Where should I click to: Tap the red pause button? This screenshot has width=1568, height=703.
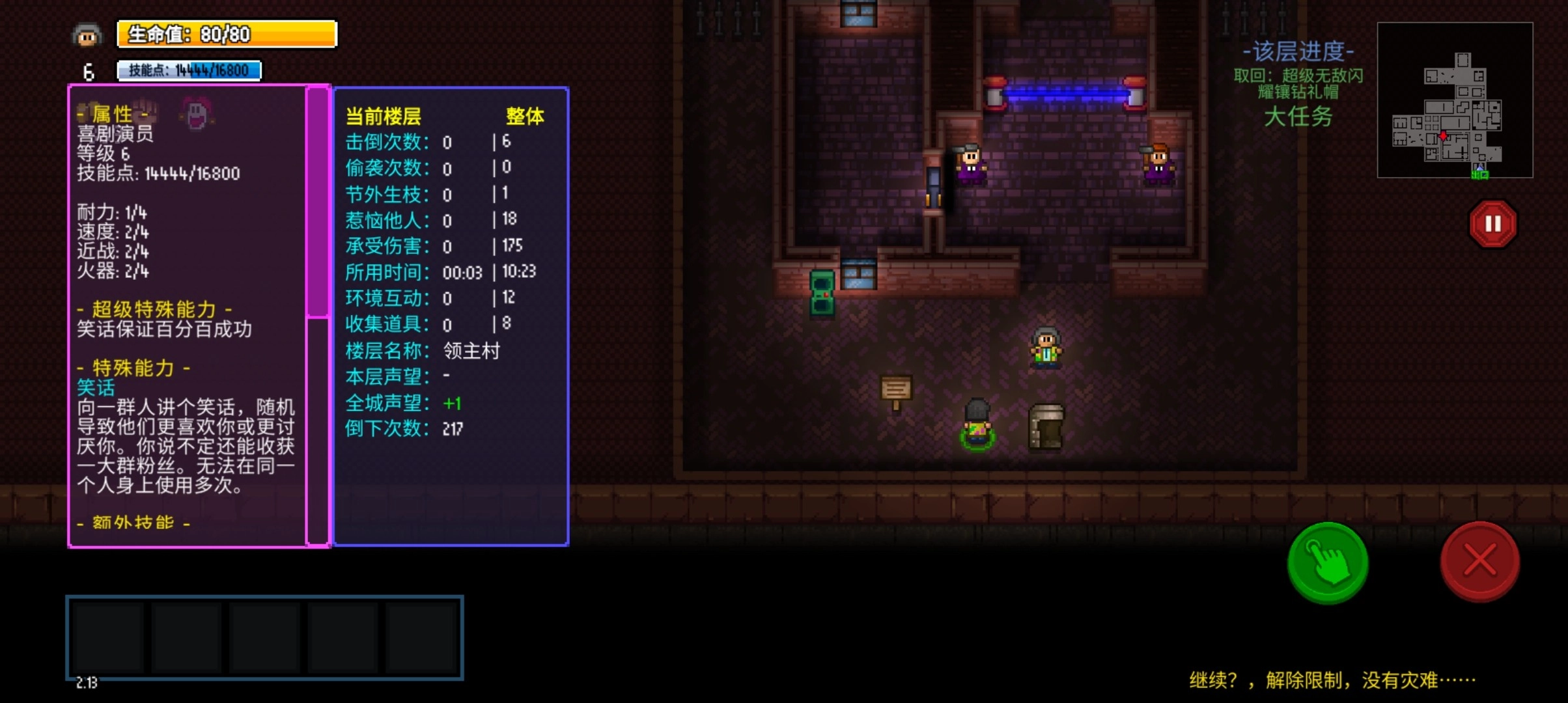point(1492,224)
